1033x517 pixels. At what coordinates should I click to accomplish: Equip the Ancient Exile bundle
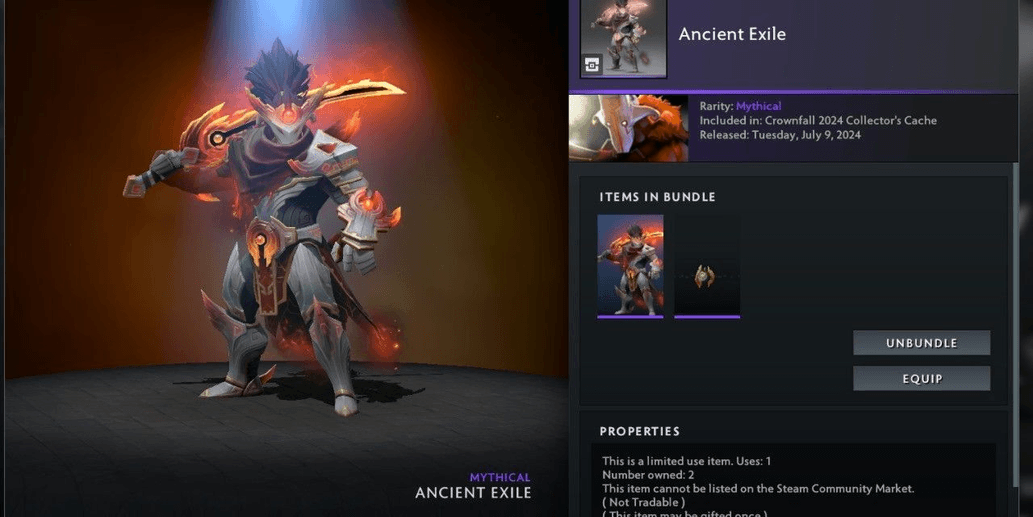tap(921, 379)
